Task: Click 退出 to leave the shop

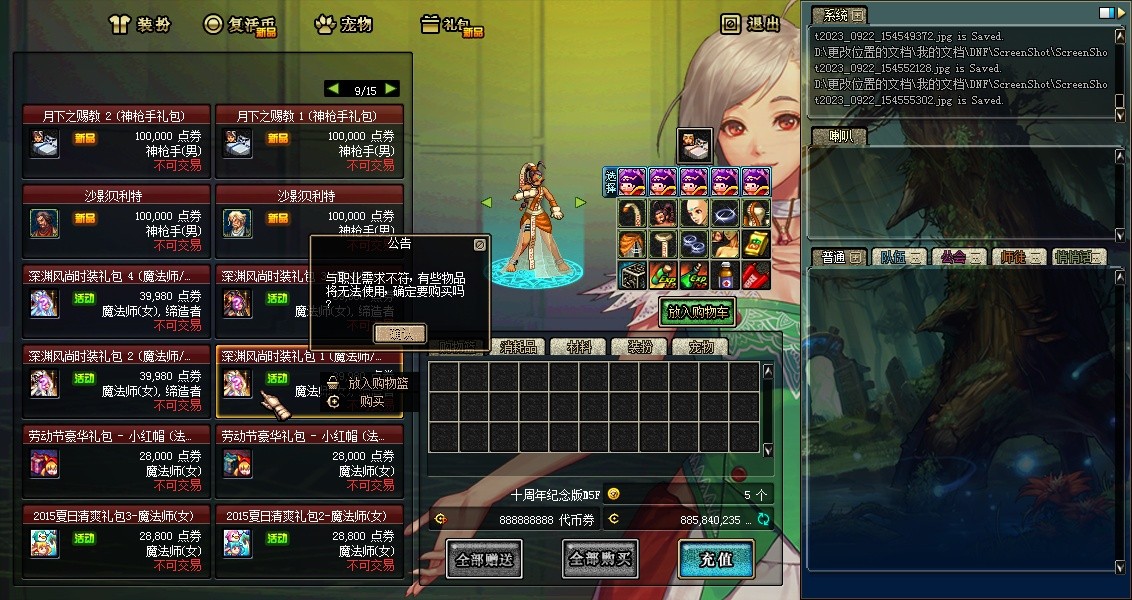Action: [751, 24]
